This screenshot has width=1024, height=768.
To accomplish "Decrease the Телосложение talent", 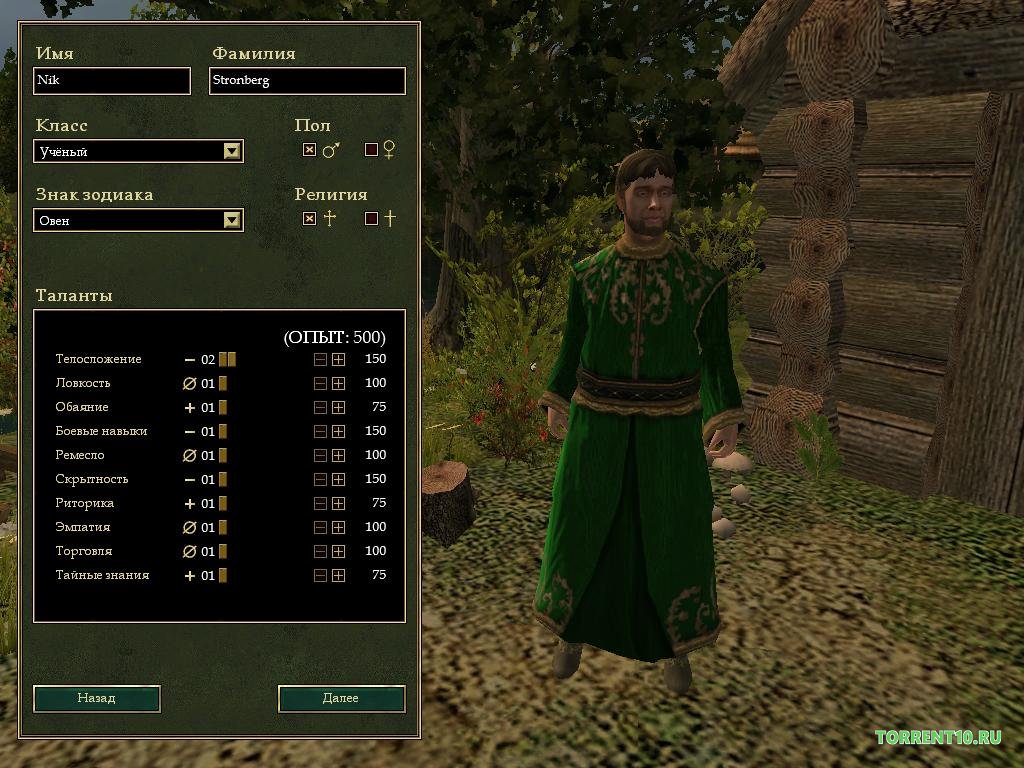I will pos(320,359).
